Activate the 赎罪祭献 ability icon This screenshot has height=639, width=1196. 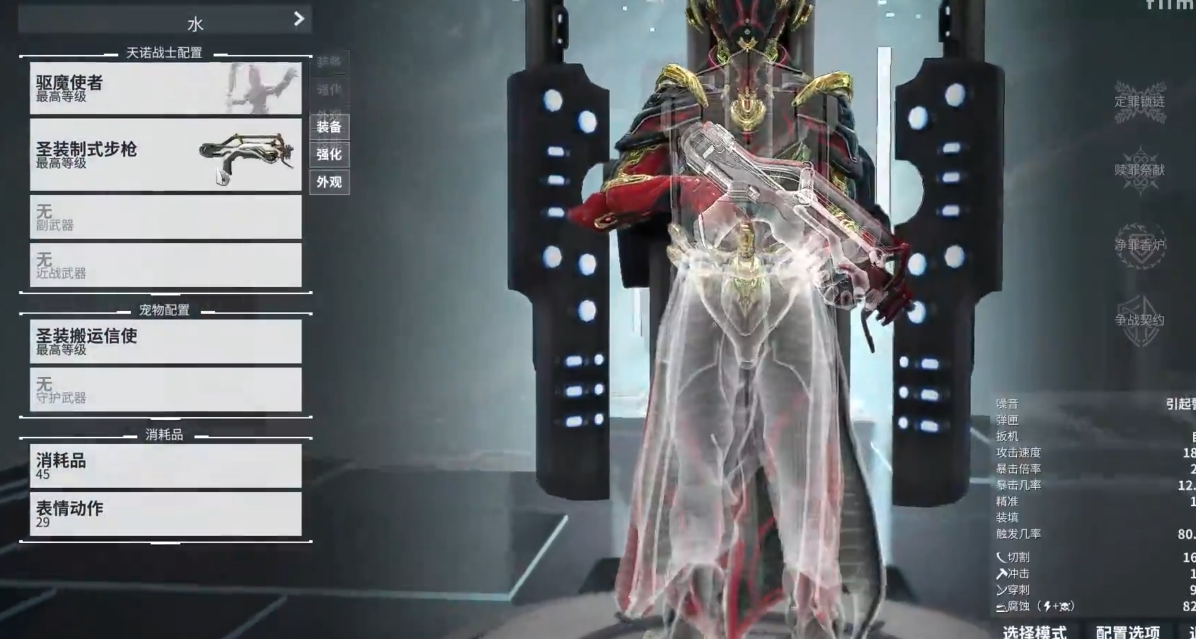(x=1140, y=169)
